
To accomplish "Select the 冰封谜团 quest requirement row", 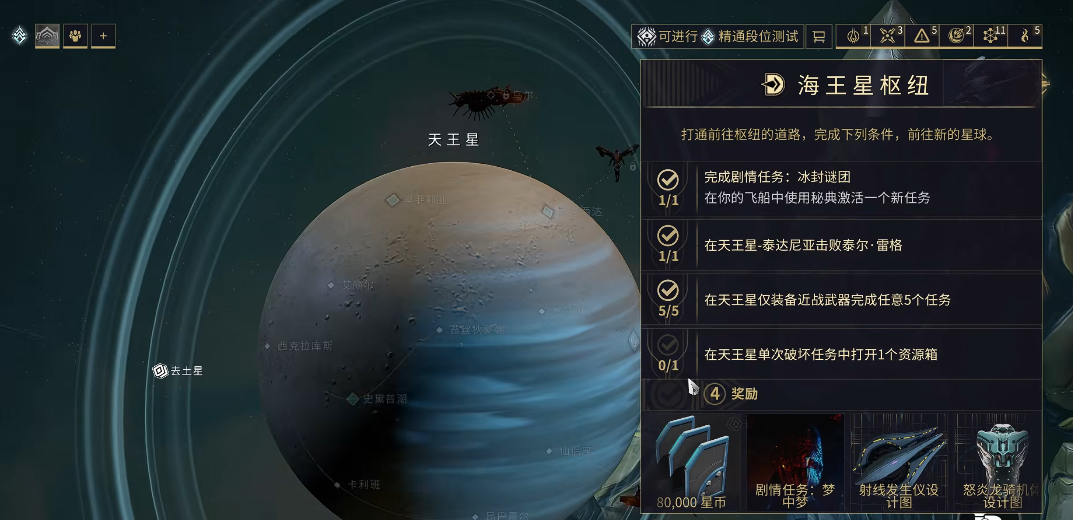I will 840,187.
